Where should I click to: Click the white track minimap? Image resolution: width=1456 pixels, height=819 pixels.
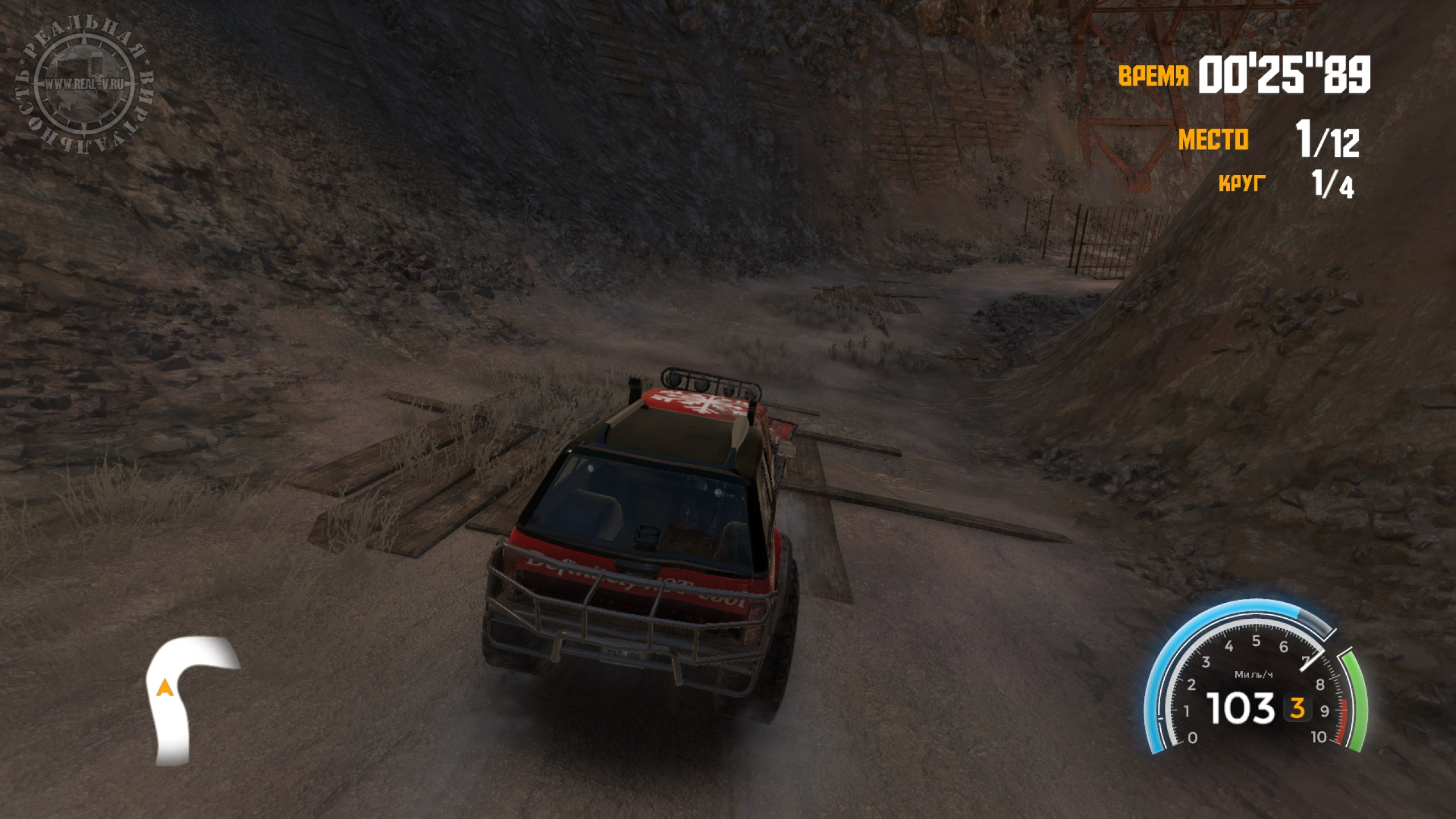181,698
